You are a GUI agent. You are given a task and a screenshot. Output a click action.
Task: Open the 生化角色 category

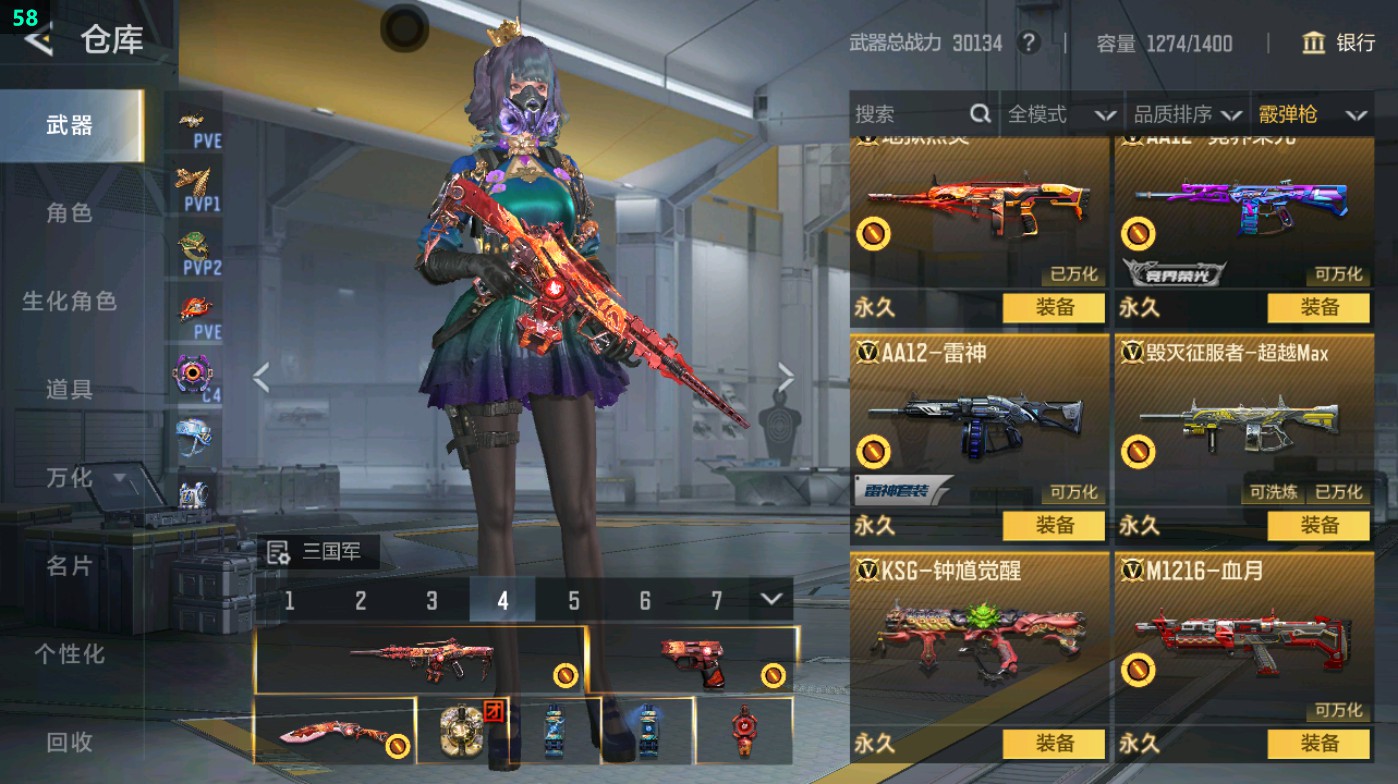point(69,301)
